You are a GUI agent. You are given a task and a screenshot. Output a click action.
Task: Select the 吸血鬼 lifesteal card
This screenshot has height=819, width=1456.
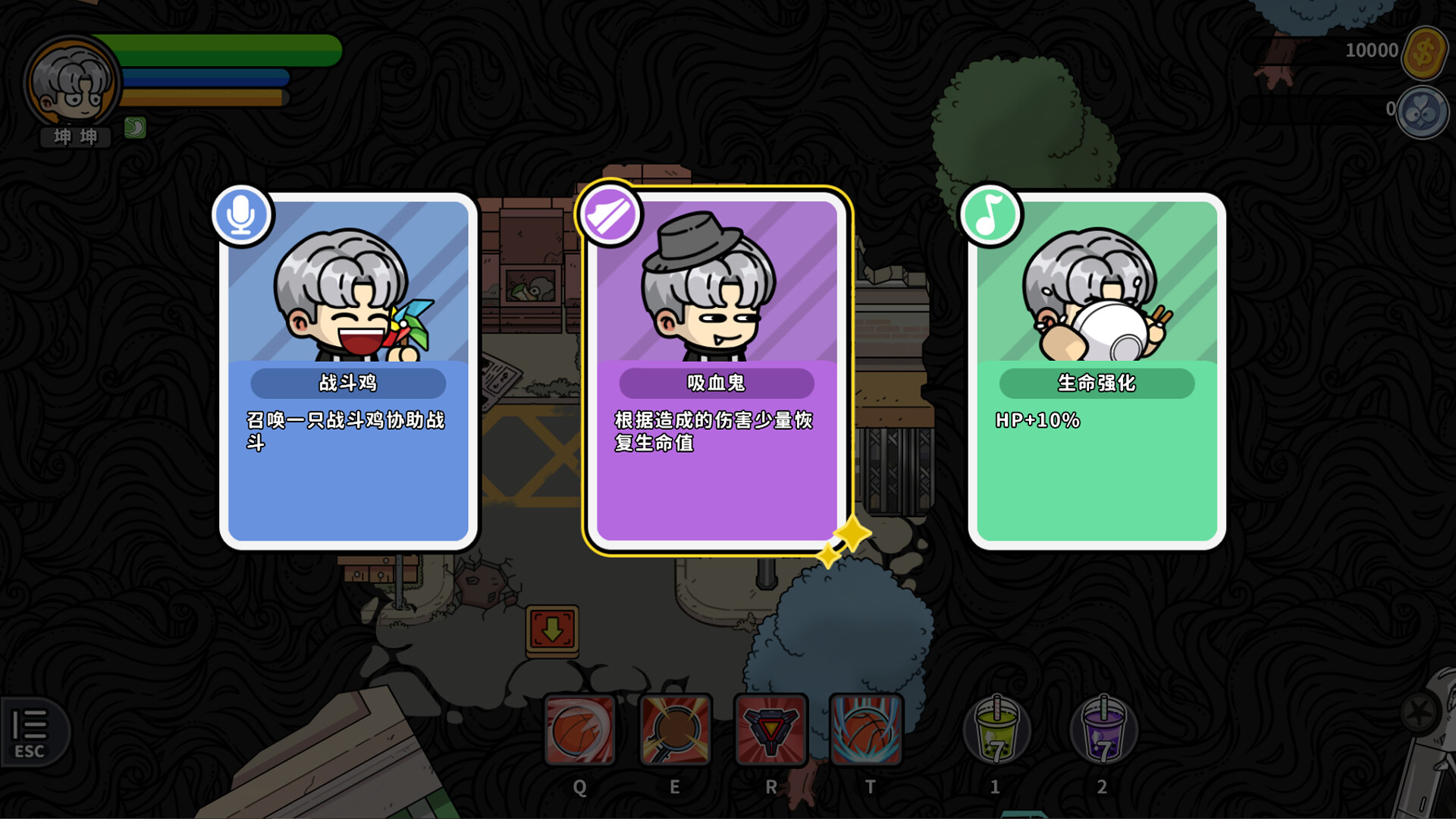717,372
